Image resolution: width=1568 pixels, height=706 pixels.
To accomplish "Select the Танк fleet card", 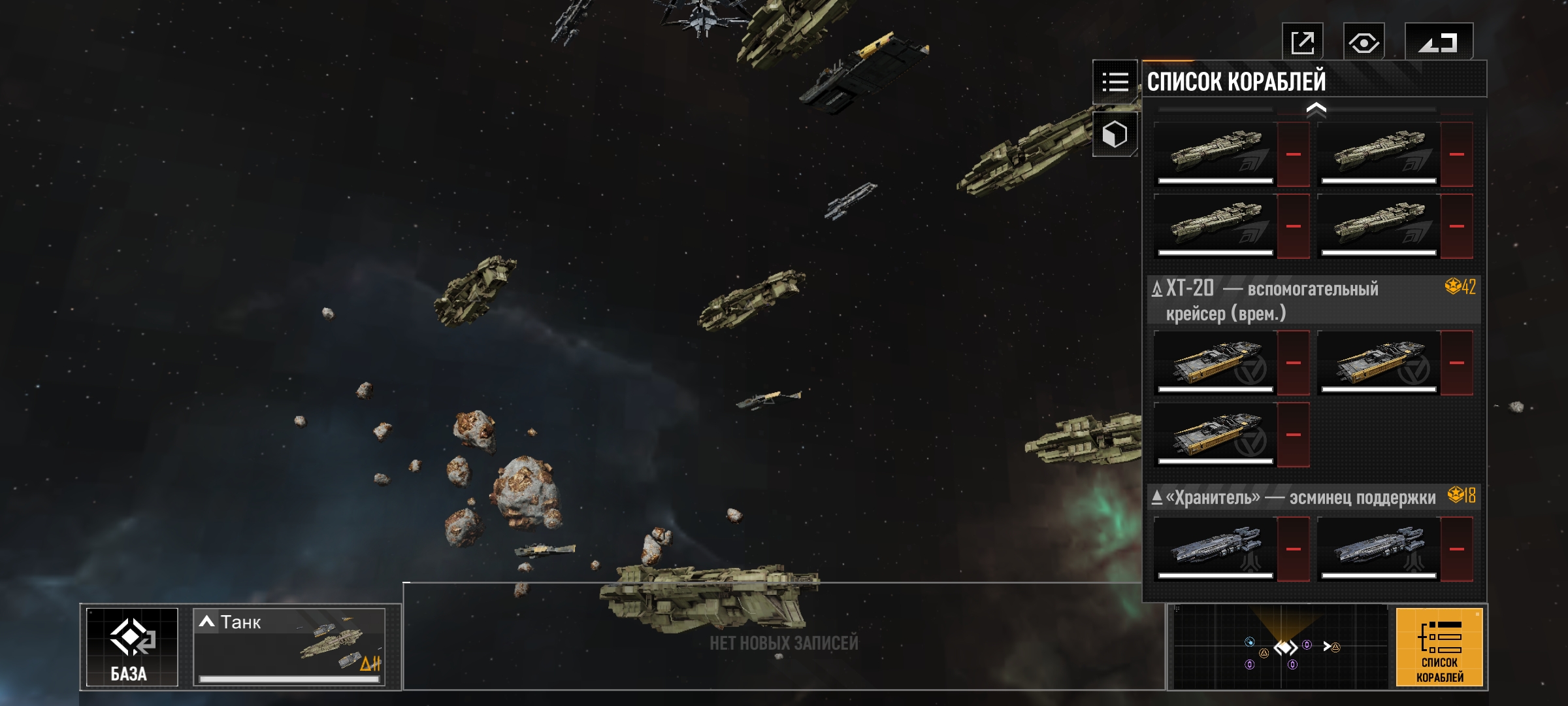I will coord(289,647).
